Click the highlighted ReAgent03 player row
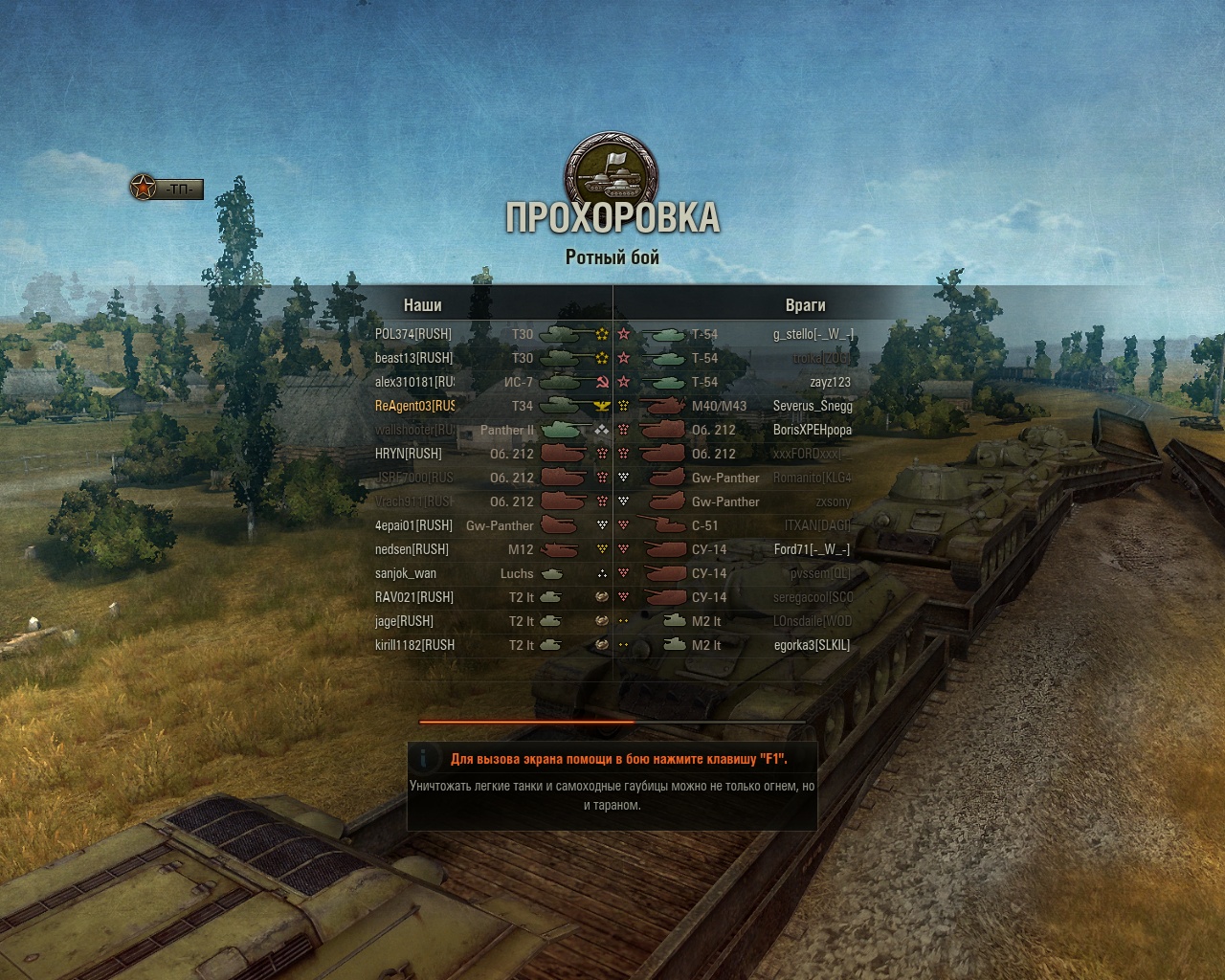 pos(415,406)
